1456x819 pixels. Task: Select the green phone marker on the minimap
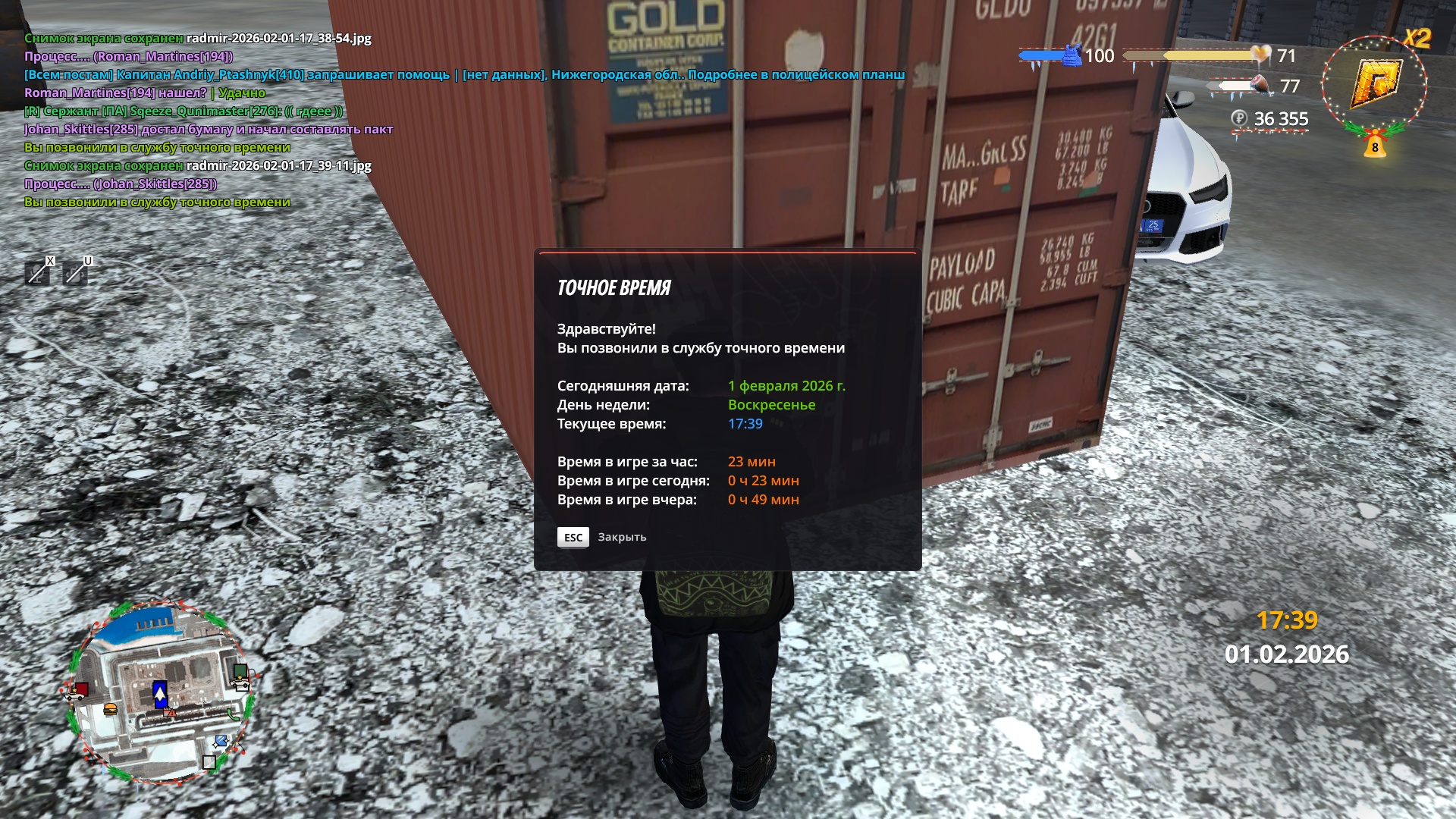[233, 714]
